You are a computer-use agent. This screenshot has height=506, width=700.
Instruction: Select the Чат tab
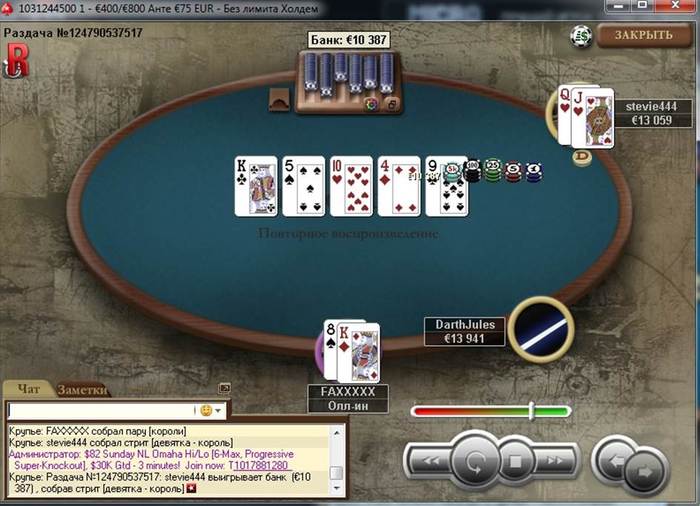point(30,389)
